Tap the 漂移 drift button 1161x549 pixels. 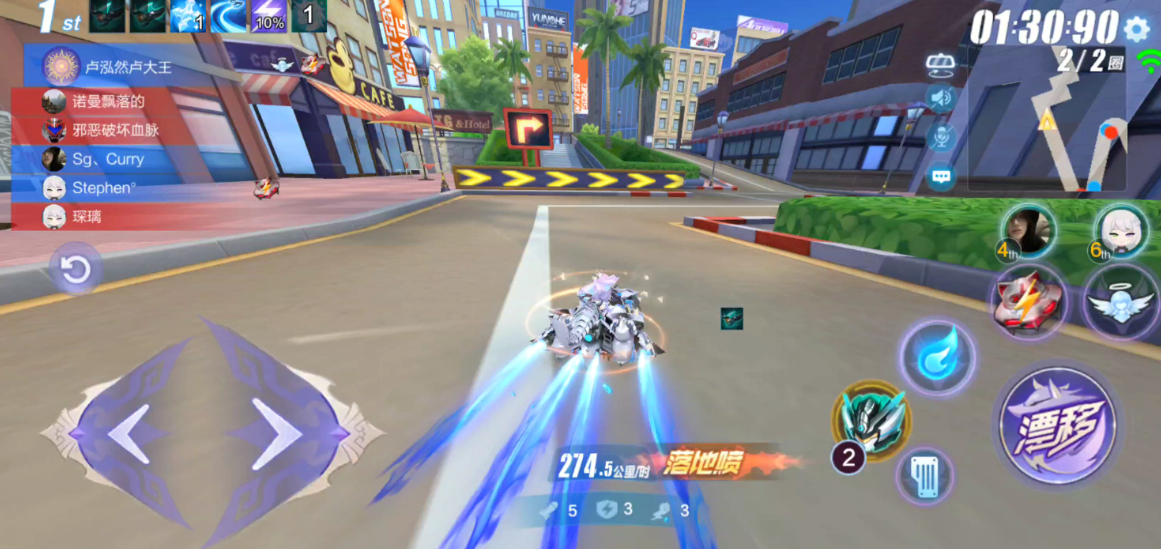click(x=1058, y=426)
